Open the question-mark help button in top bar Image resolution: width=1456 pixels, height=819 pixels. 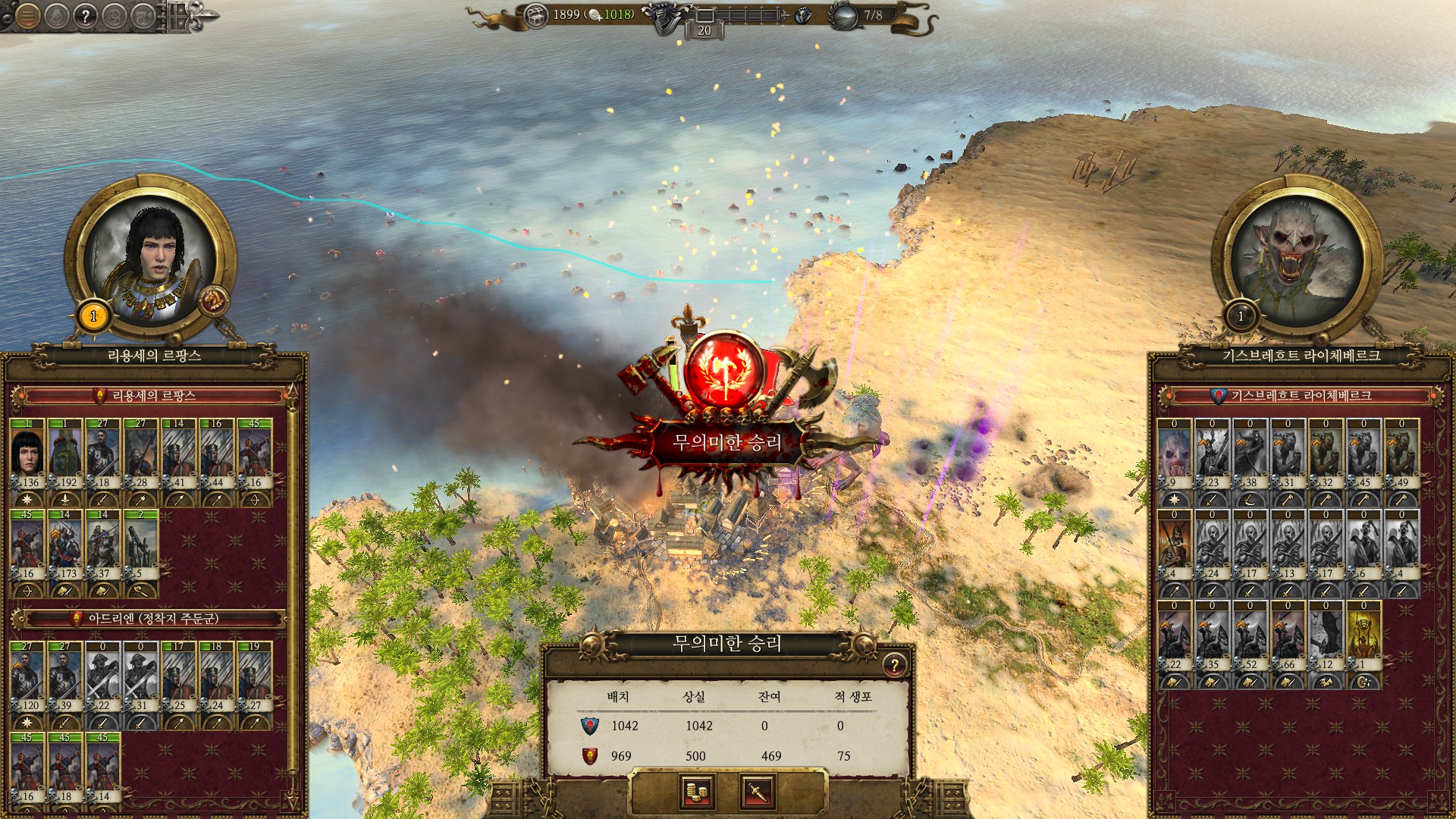(x=86, y=16)
